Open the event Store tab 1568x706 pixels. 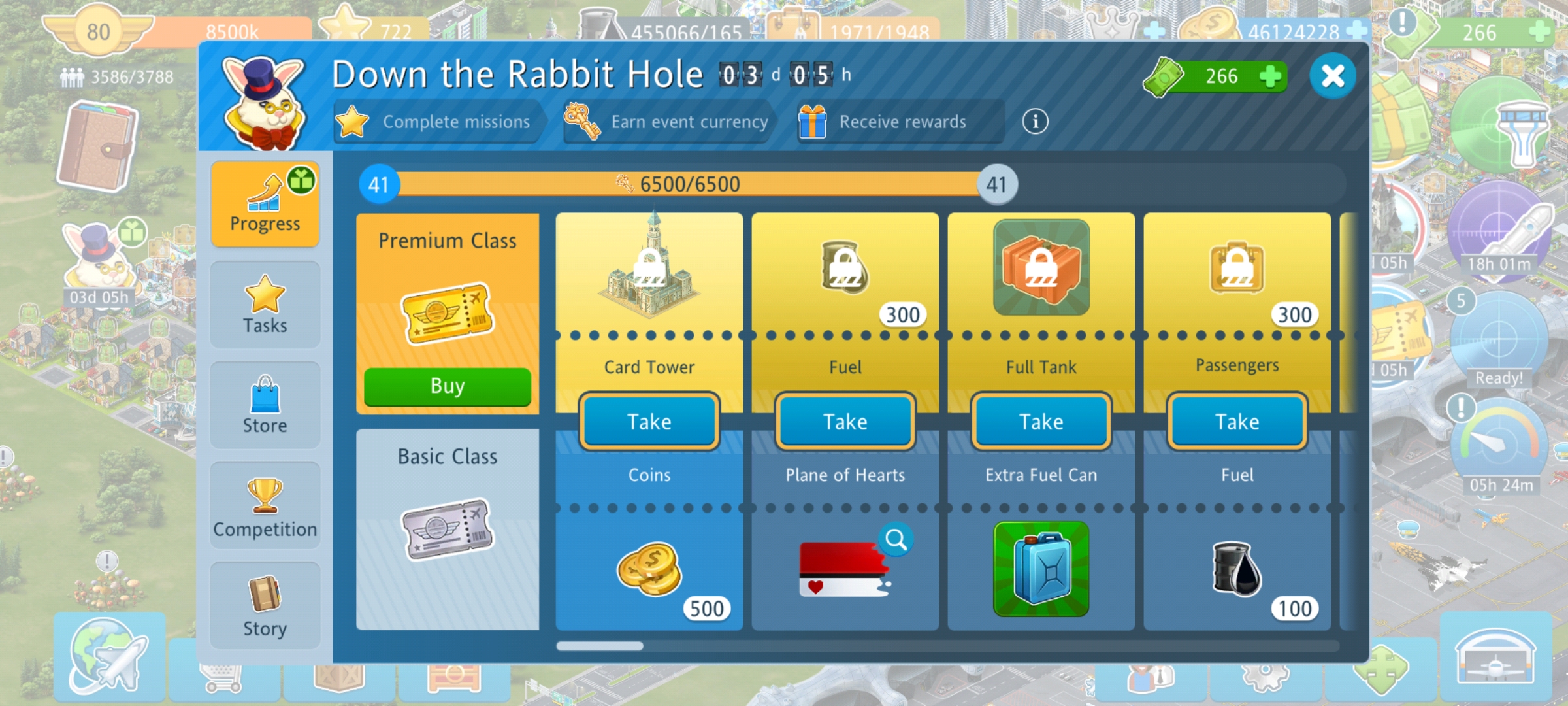coord(265,405)
